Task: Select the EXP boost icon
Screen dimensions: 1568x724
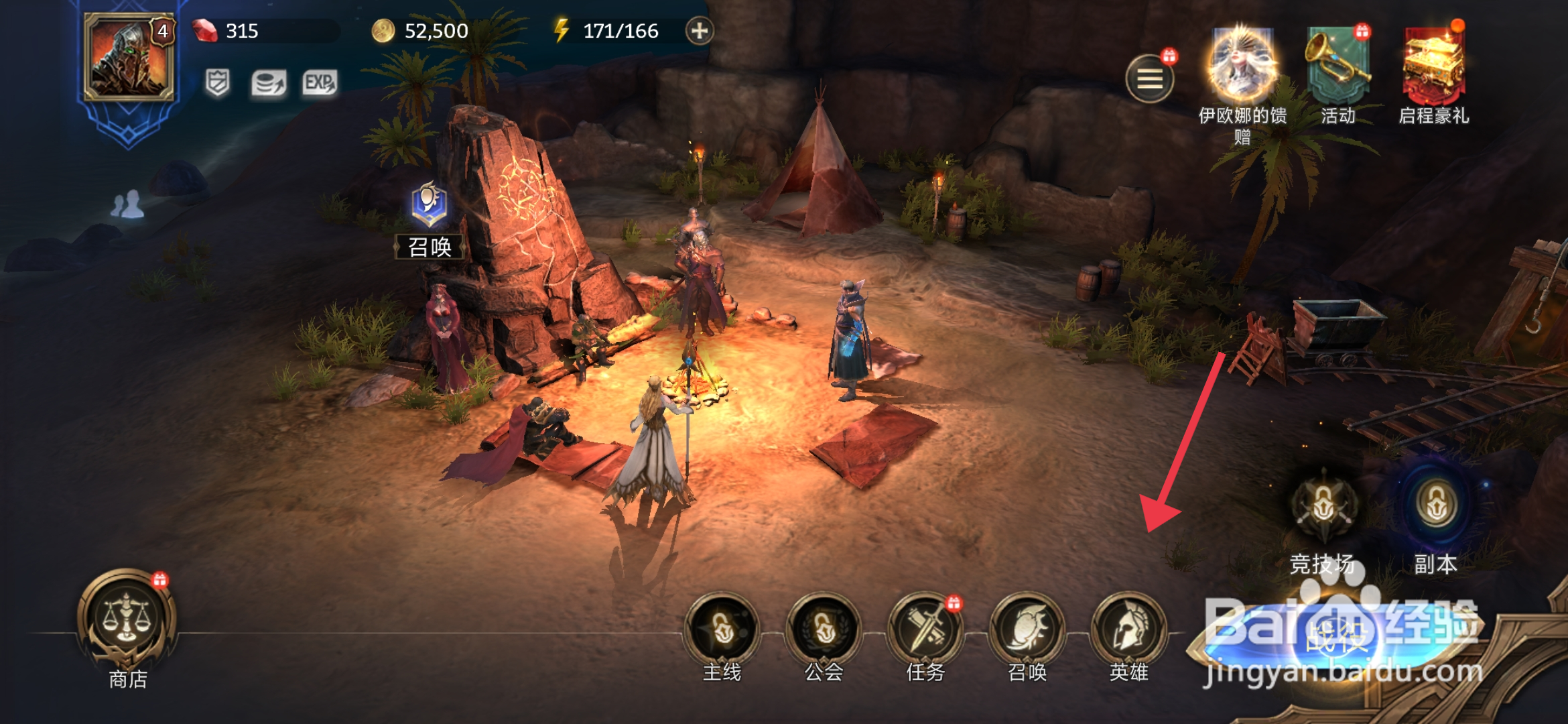Action: [320, 83]
